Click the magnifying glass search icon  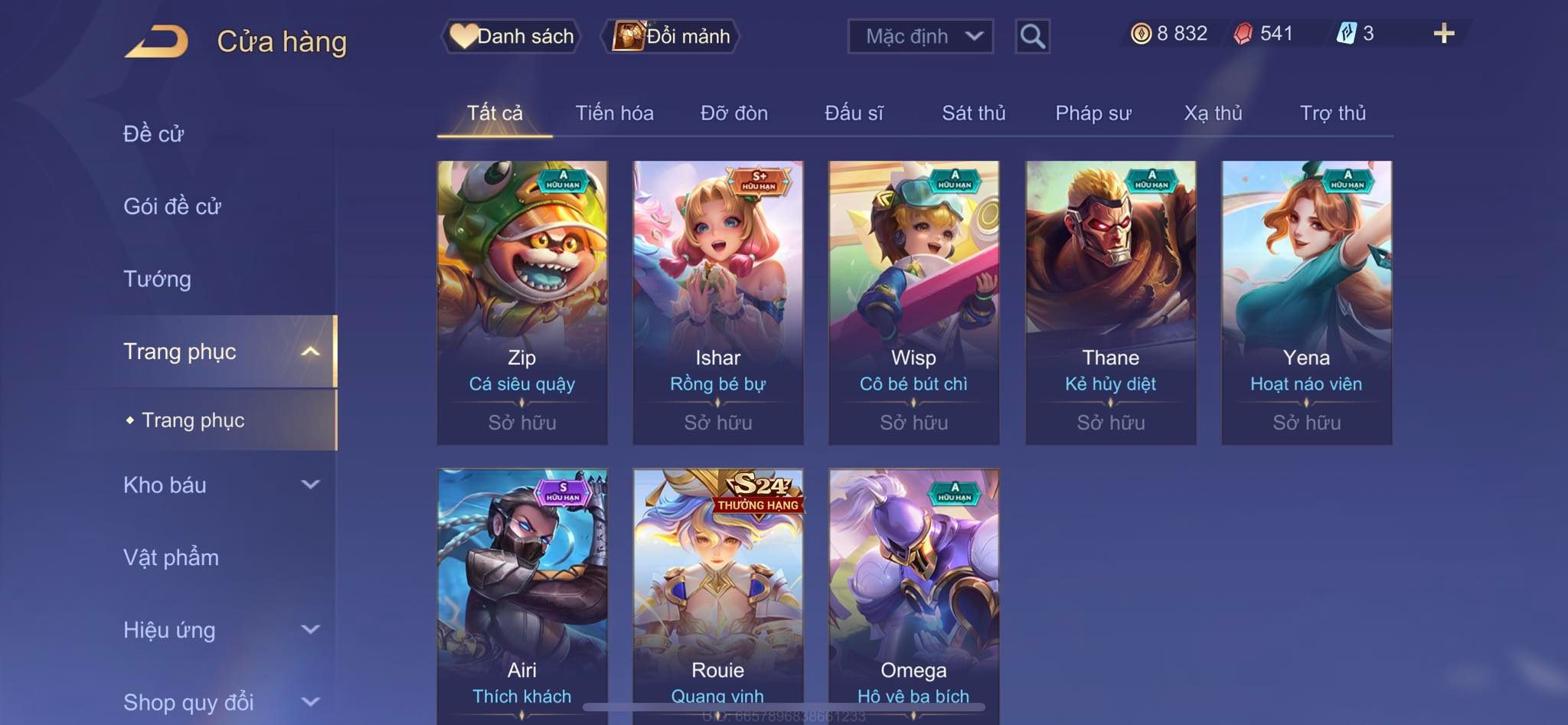(1032, 36)
